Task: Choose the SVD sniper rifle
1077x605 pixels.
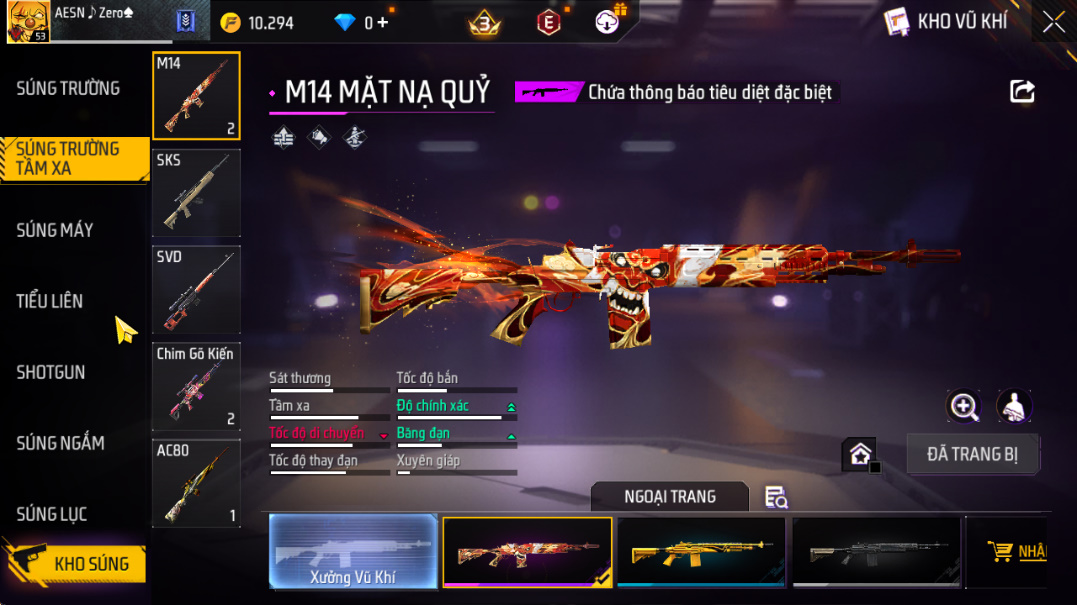Action: point(196,290)
